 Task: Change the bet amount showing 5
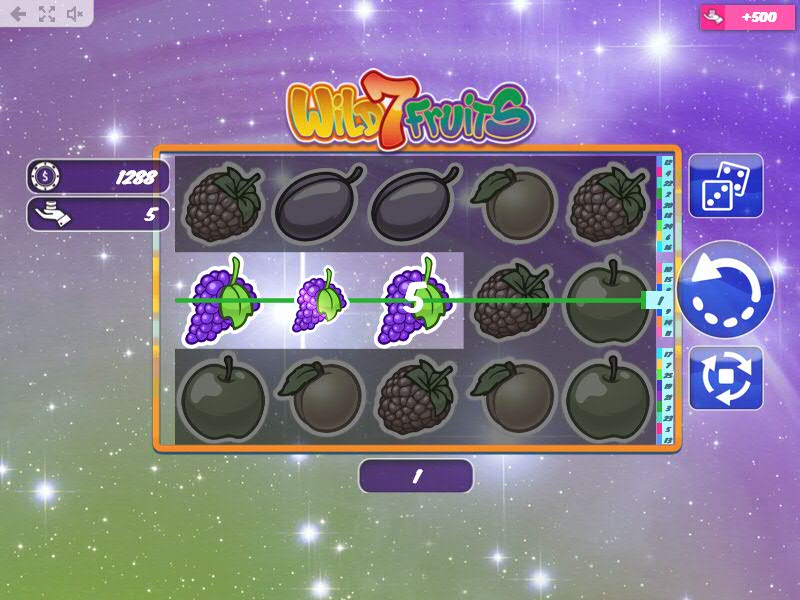(98, 214)
